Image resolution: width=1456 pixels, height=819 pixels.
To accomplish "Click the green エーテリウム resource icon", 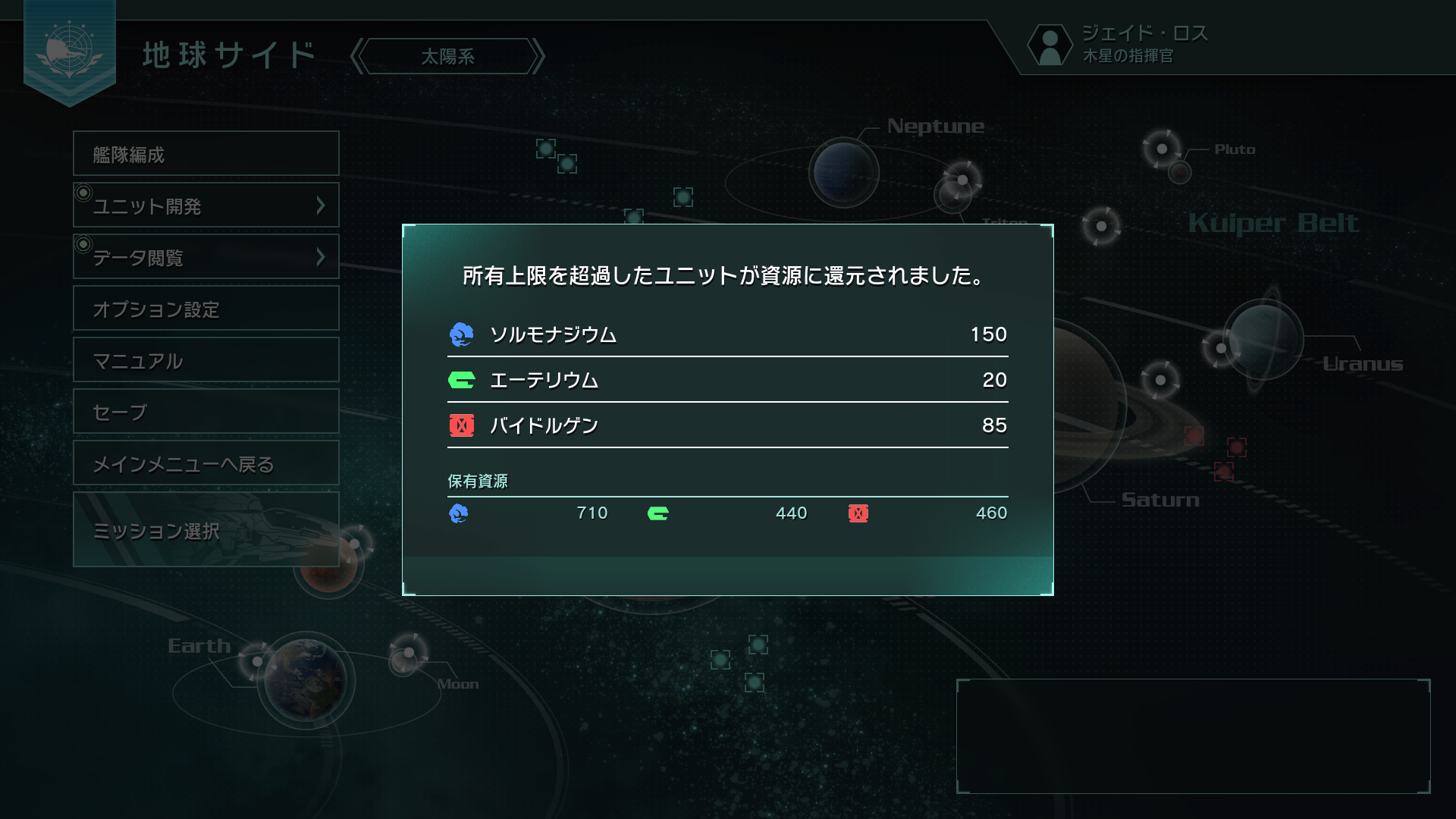I will click(x=460, y=380).
